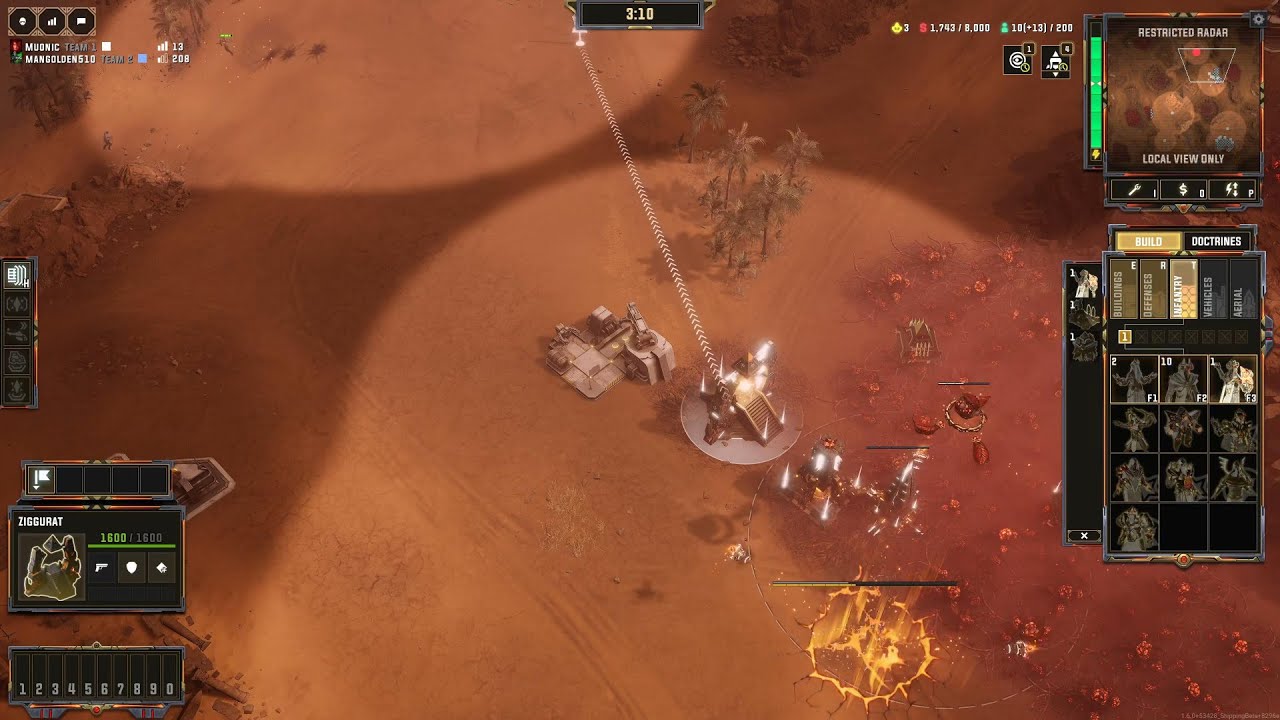Activate the eye scan support power
The width and height of the screenshot is (1280, 720).
[x=1018, y=60]
